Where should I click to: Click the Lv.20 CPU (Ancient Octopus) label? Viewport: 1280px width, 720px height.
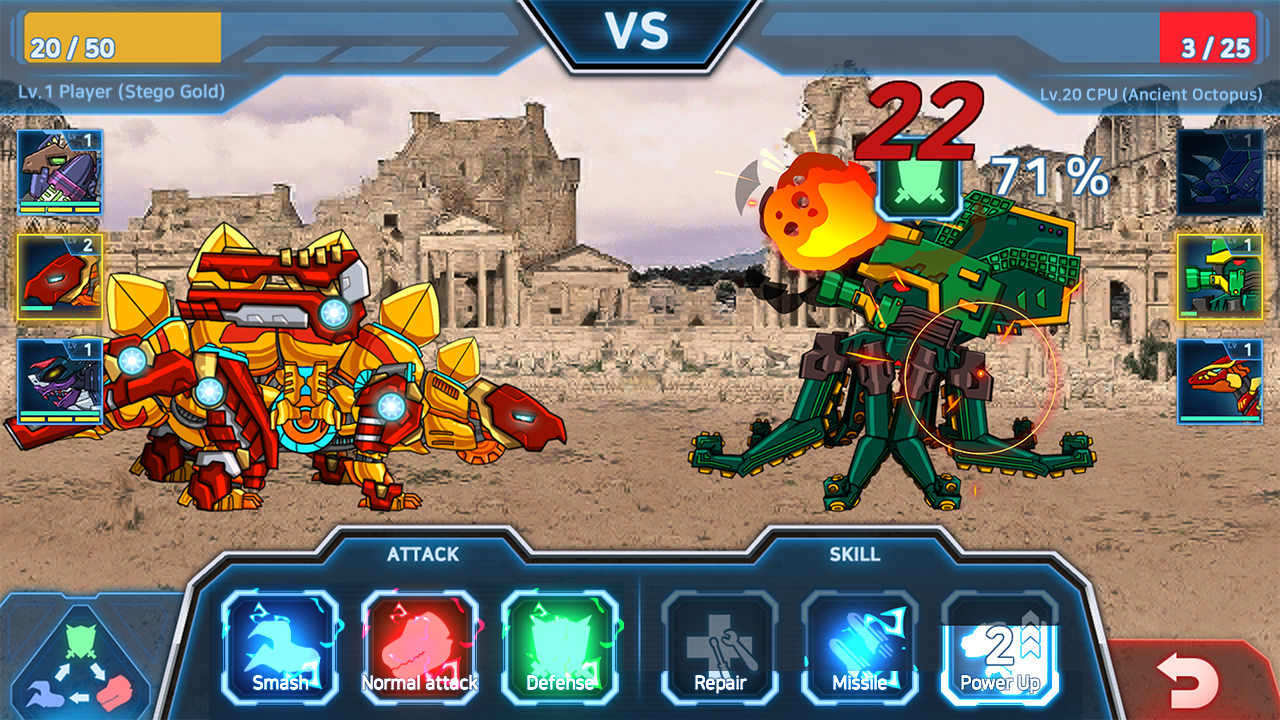1150,92
